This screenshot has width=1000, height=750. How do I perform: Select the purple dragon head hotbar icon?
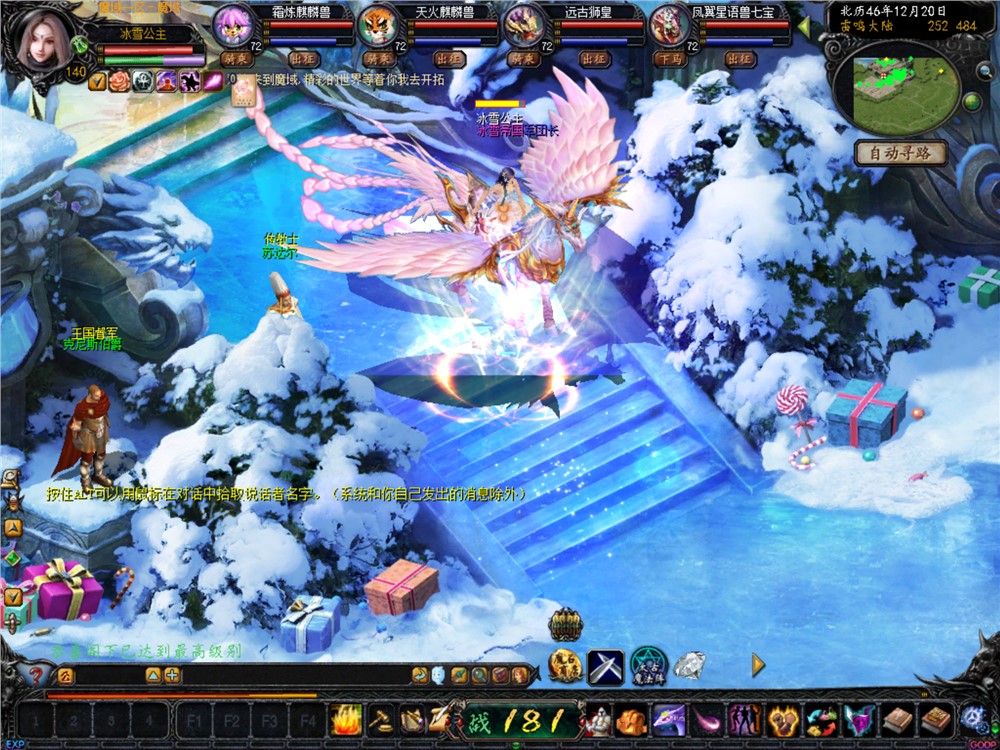(x=668, y=719)
